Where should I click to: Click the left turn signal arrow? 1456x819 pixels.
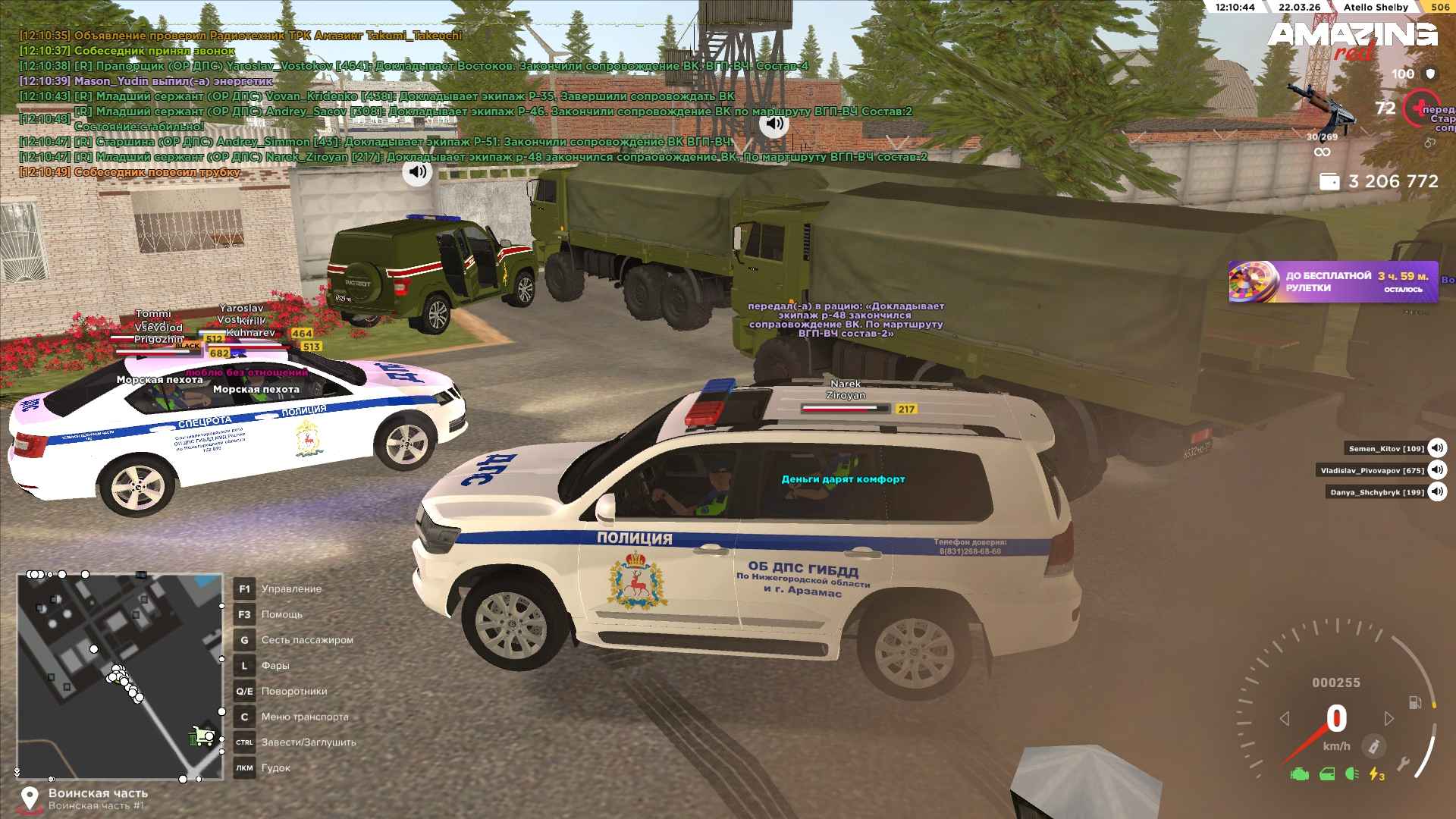point(1284,718)
